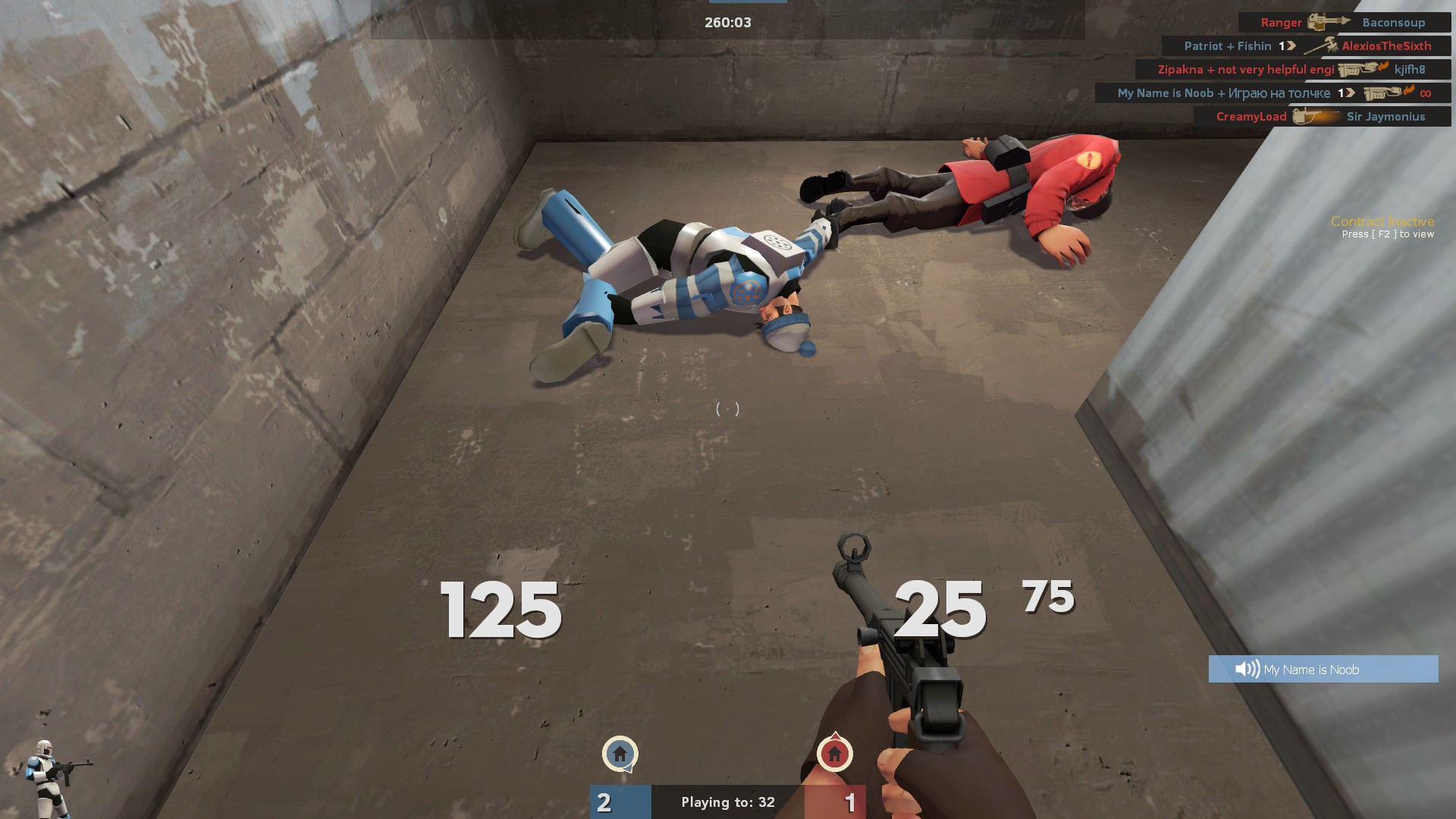This screenshot has height=819, width=1456.
Task: Click the speaker icon next to My Name is Noob
Action: tap(1246, 669)
